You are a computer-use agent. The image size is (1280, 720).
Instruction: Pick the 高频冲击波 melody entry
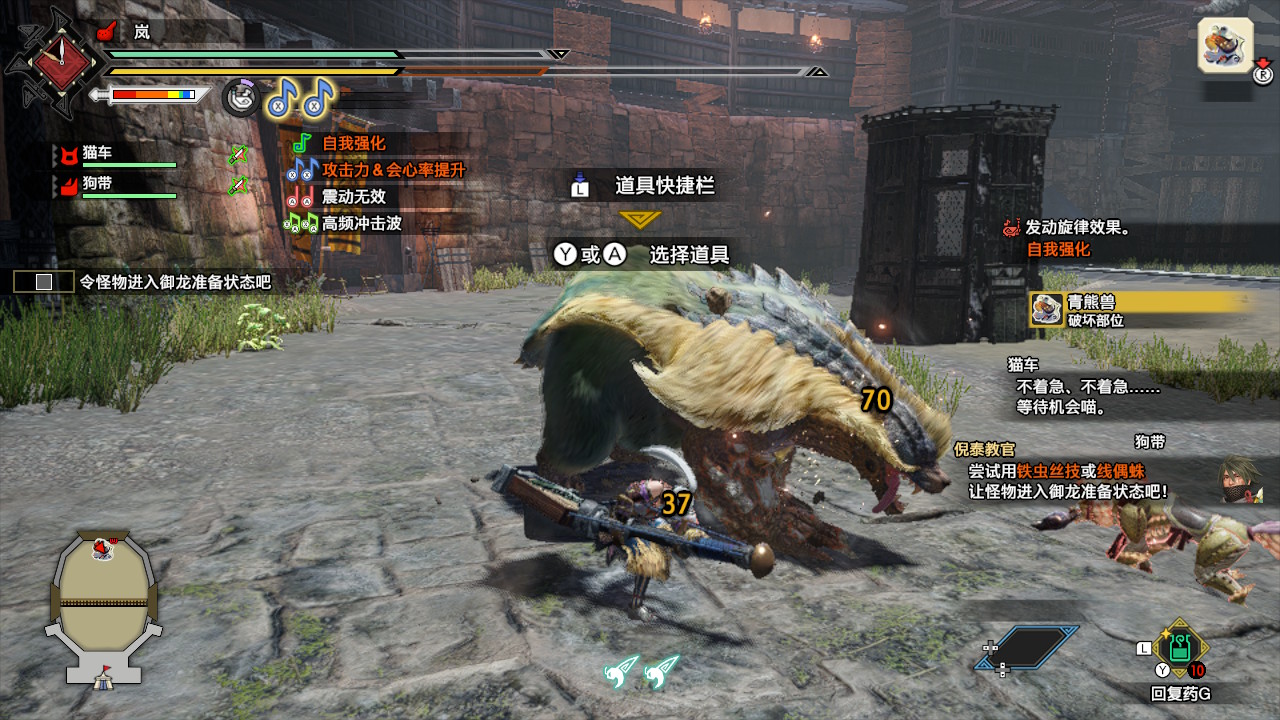(x=361, y=224)
